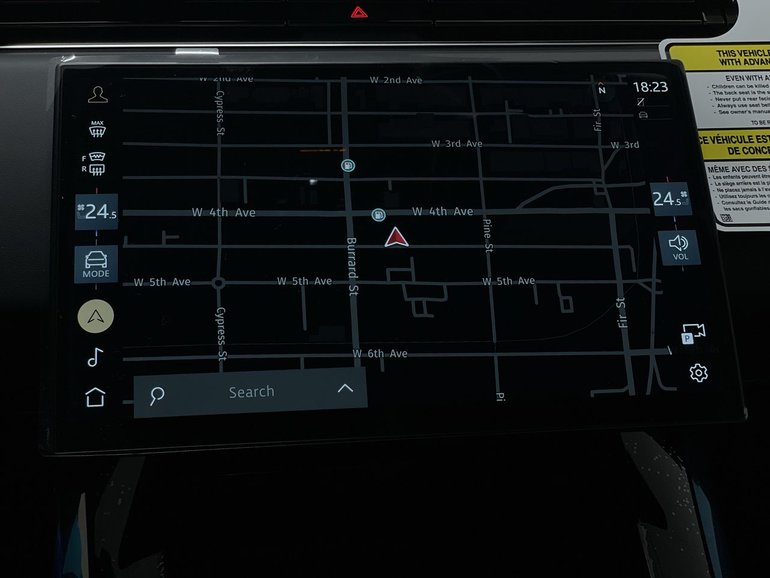The width and height of the screenshot is (770, 578).
Task: Go to the Home screen
Action: click(95, 397)
